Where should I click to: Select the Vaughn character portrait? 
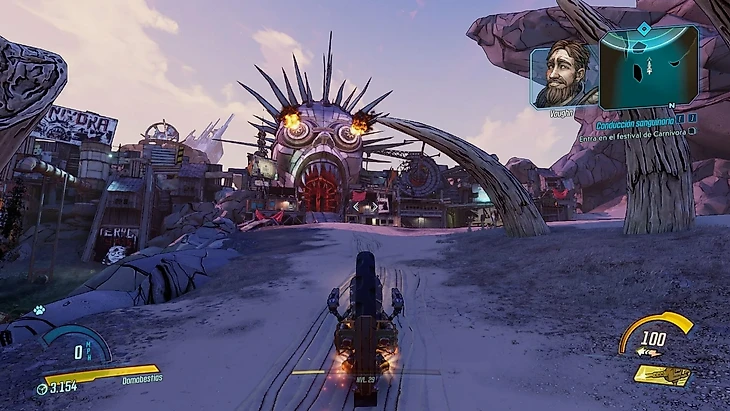563,74
